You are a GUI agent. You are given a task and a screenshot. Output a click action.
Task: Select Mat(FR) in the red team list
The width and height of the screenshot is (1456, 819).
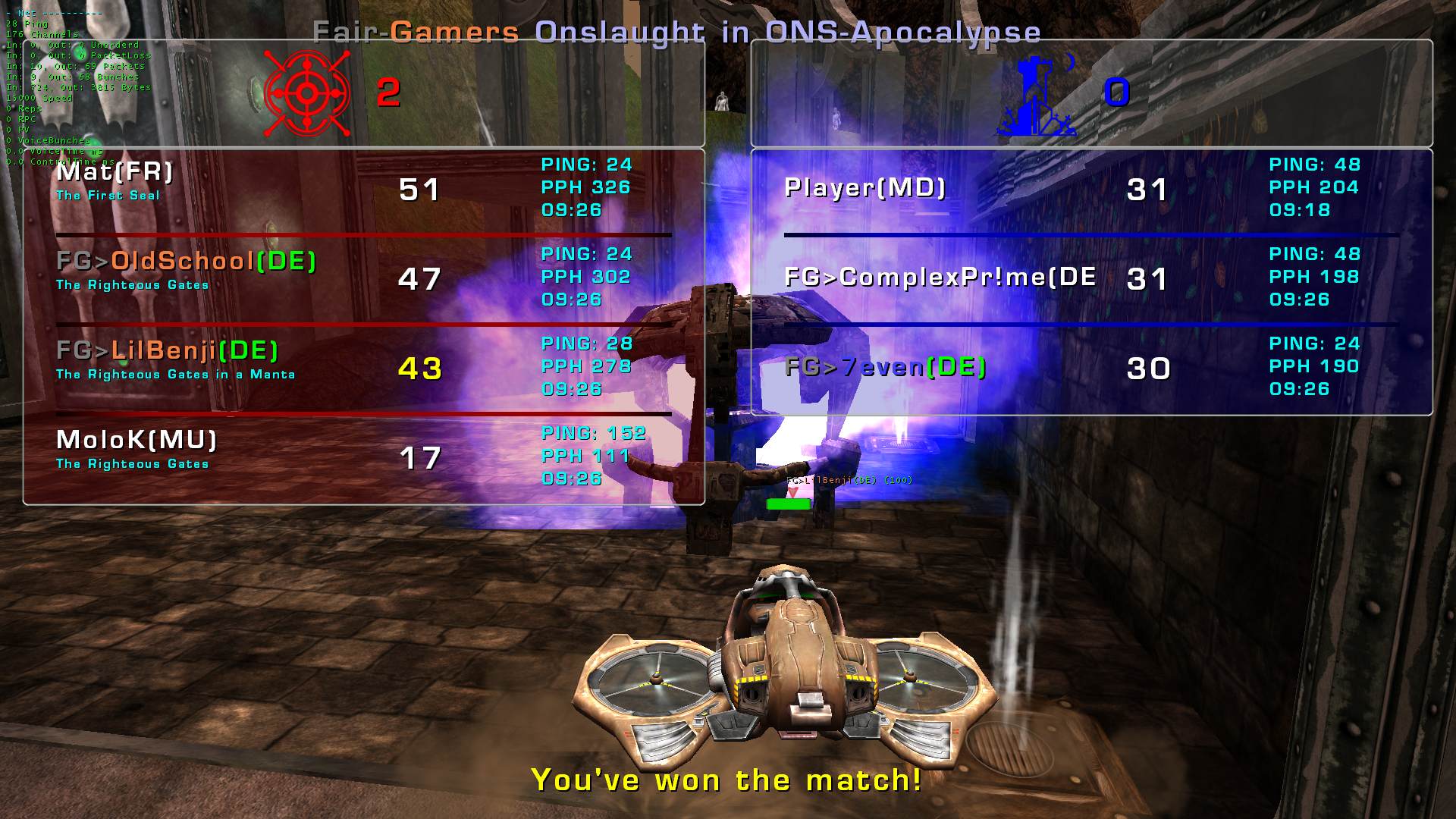115,173
